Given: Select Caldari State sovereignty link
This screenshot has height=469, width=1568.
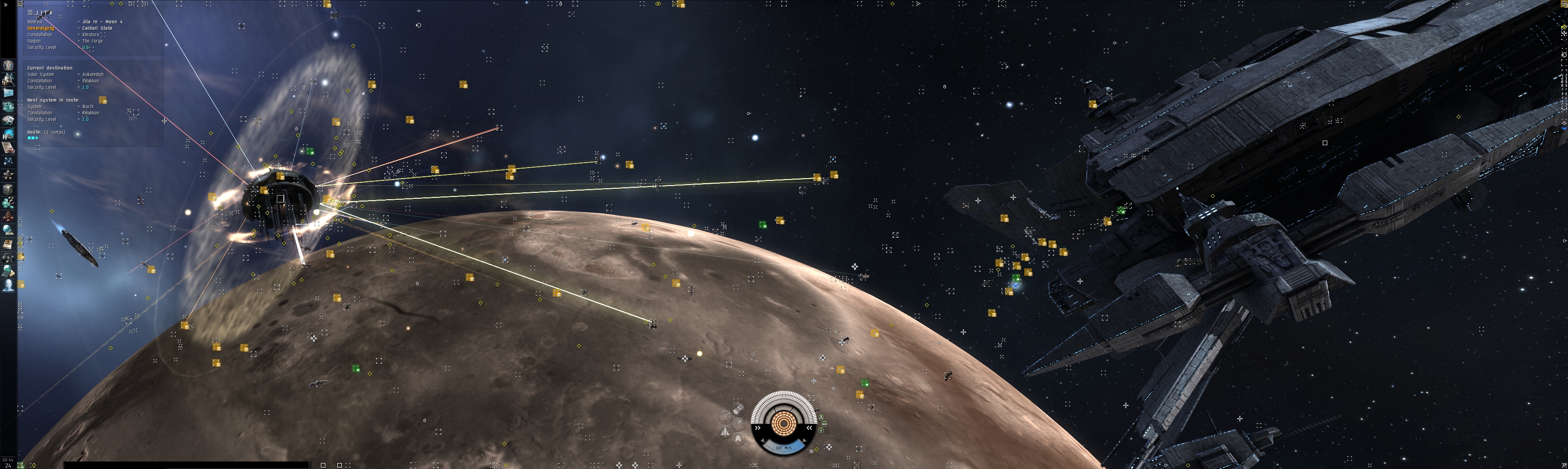Looking at the screenshot, I should [x=97, y=28].
